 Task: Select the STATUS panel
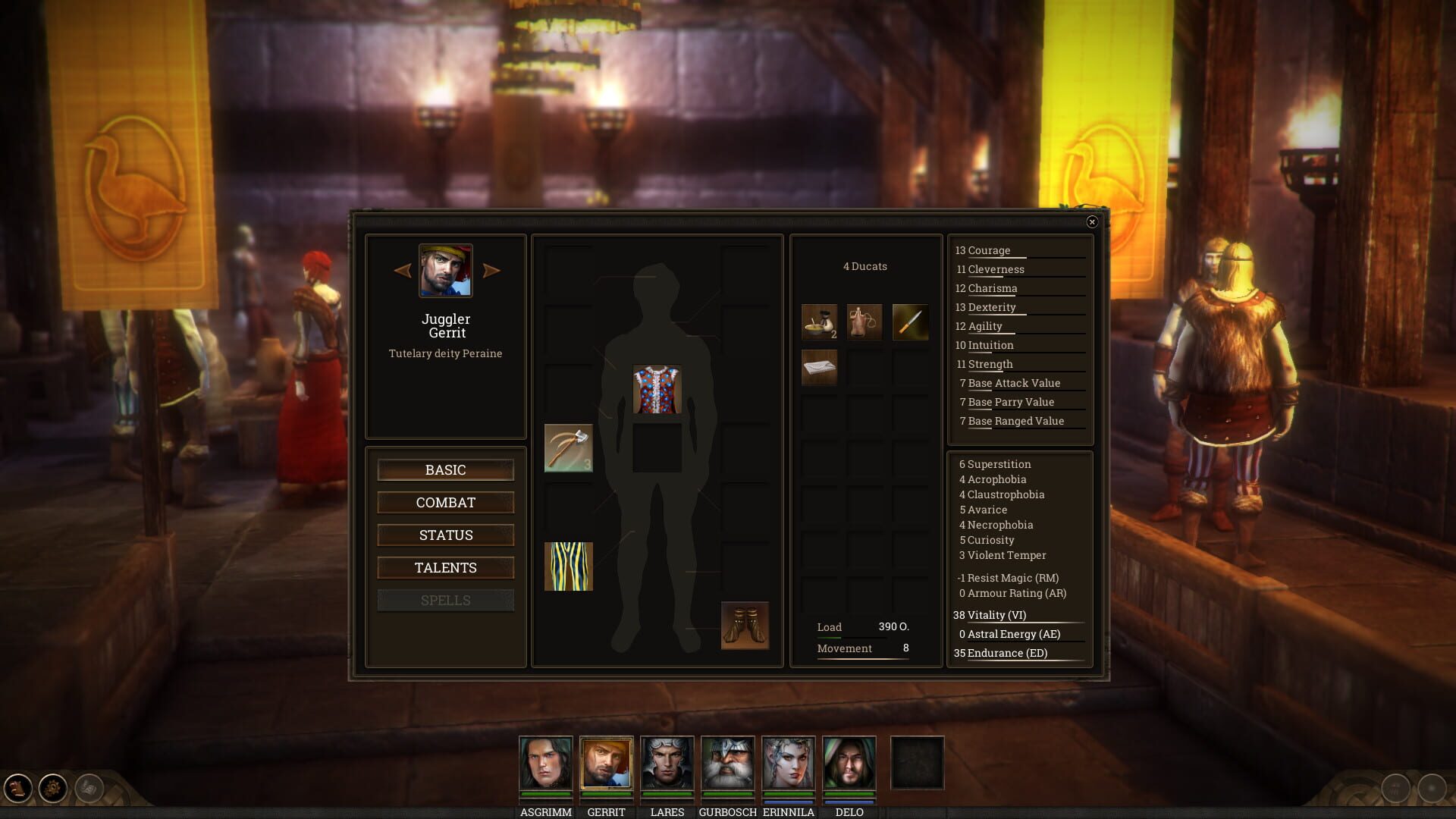tap(445, 535)
